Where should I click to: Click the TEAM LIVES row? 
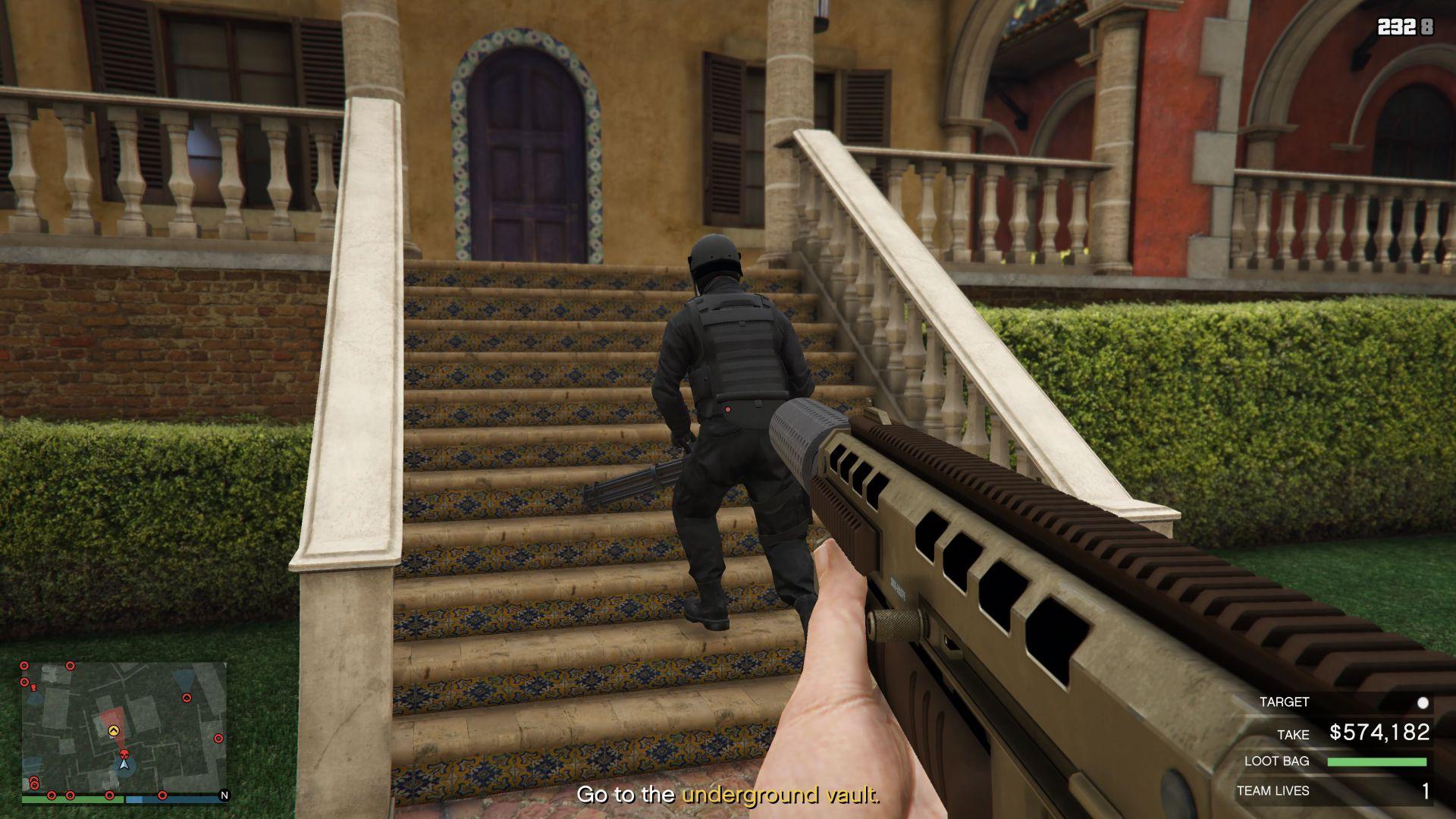pos(1333,791)
